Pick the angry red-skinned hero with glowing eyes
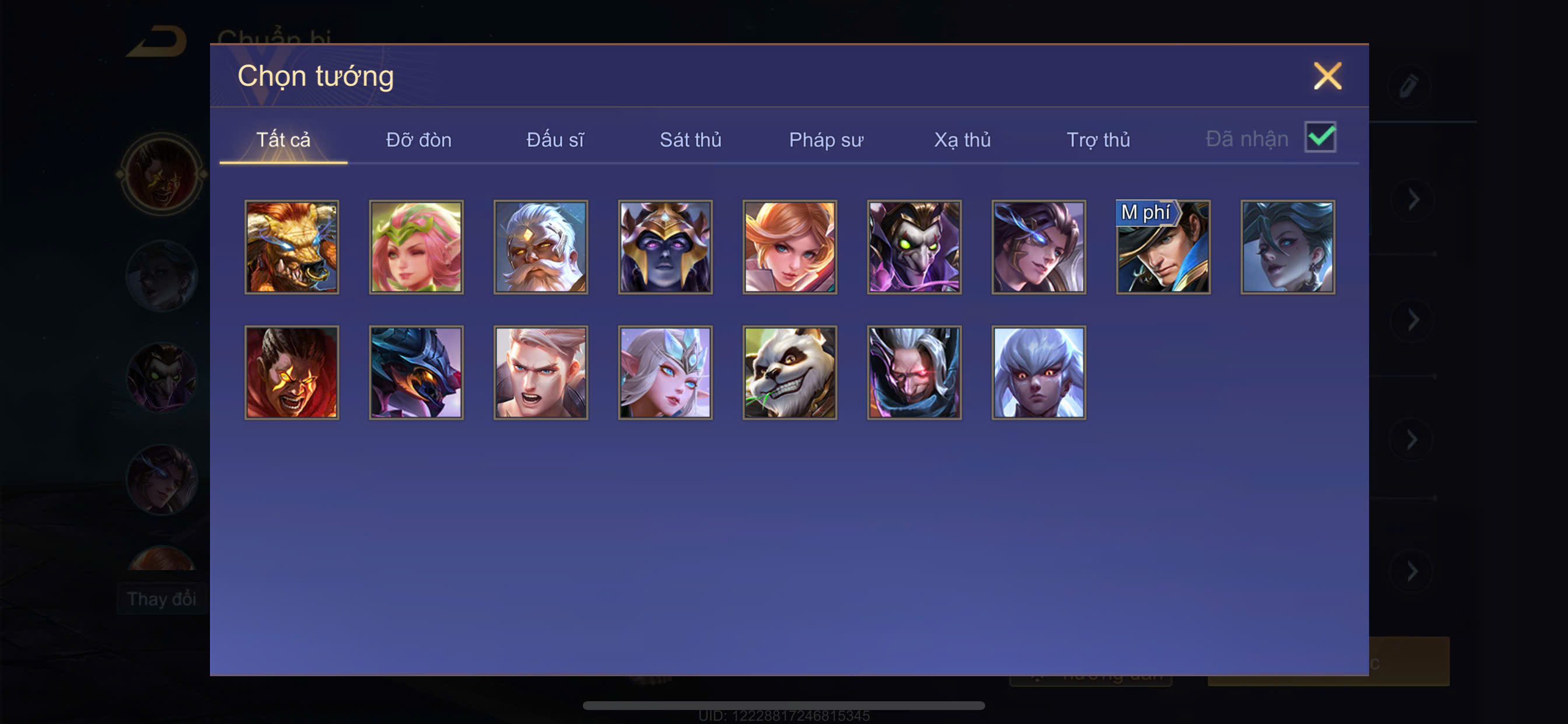 point(292,372)
